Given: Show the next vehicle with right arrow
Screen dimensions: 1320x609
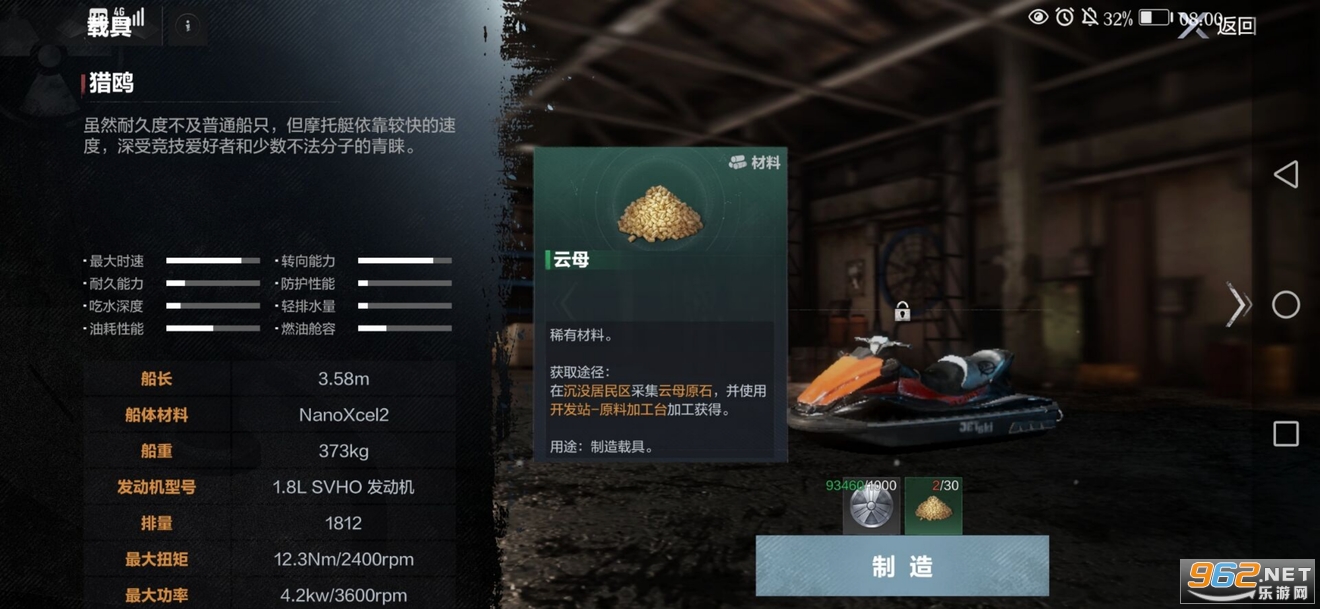Looking at the screenshot, I should tap(1238, 306).
